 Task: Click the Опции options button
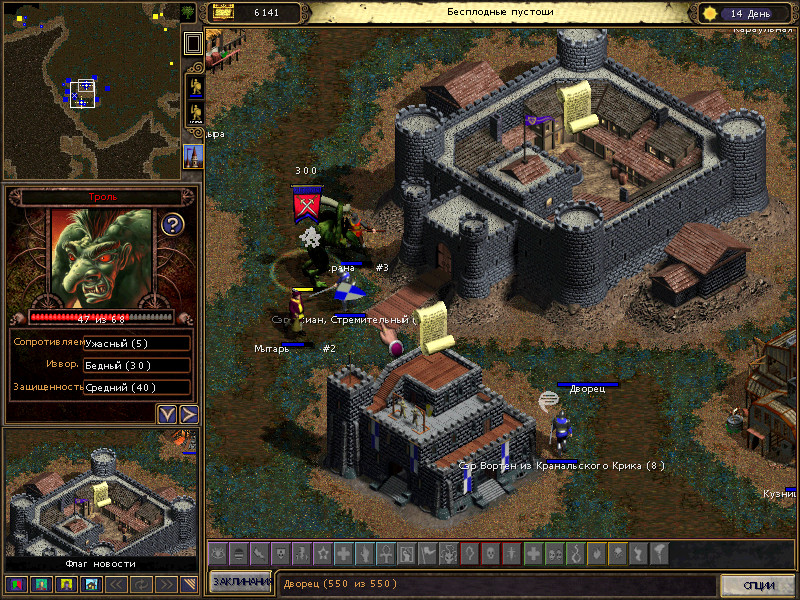click(x=758, y=585)
